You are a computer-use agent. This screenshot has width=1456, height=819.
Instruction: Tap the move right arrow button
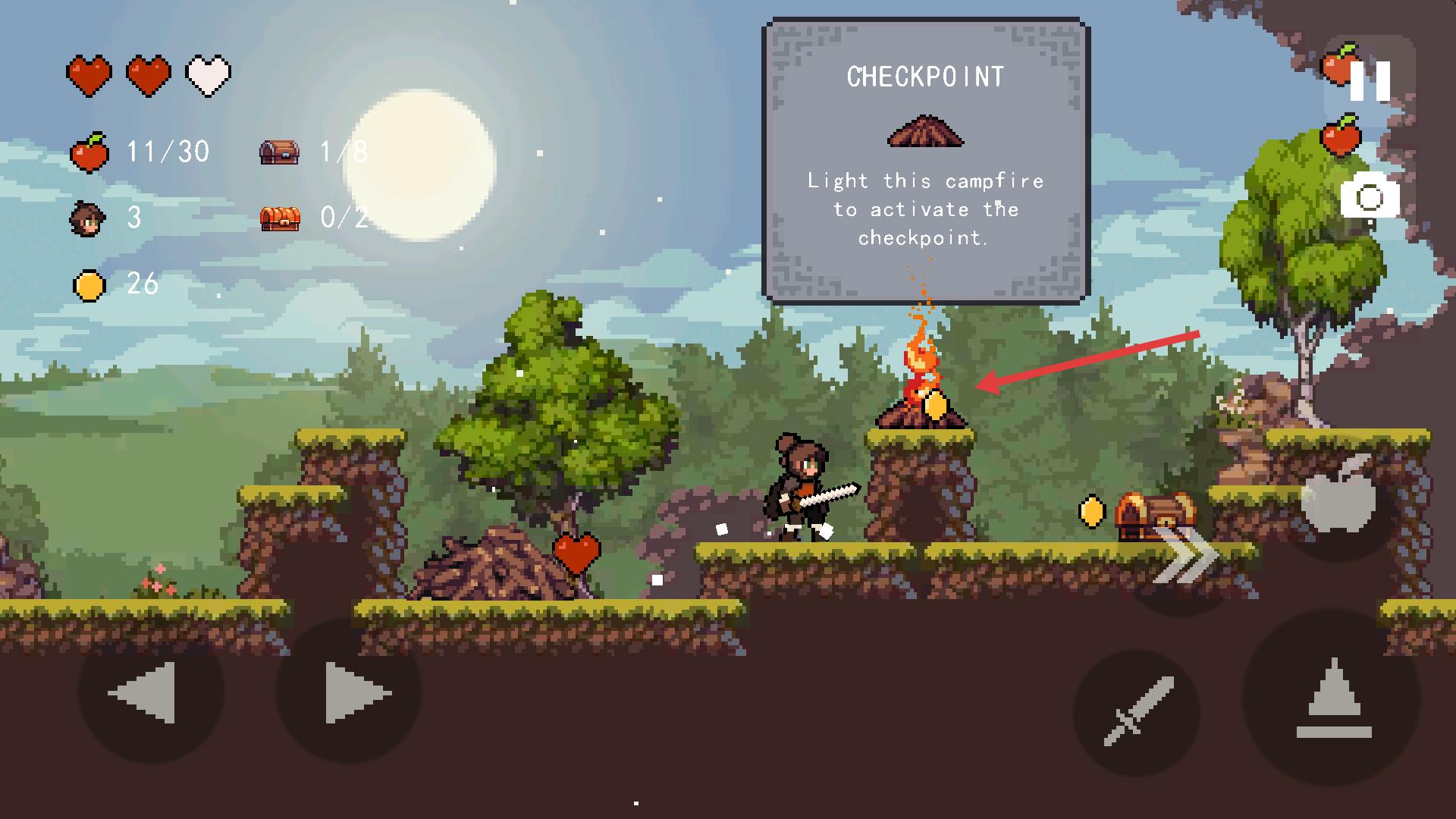tap(349, 692)
